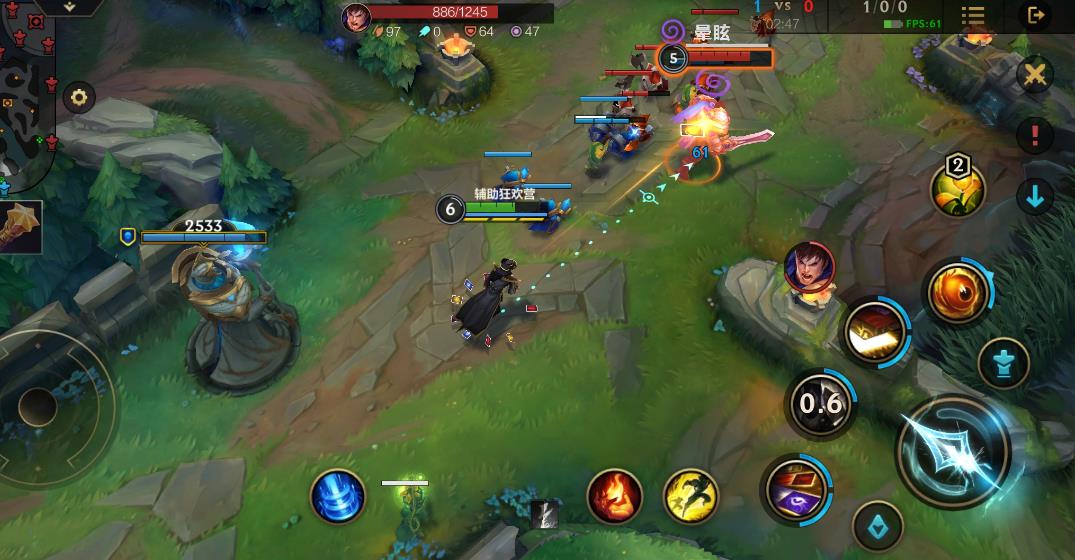Cast the Ignite flame summoner spell

(614, 495)
